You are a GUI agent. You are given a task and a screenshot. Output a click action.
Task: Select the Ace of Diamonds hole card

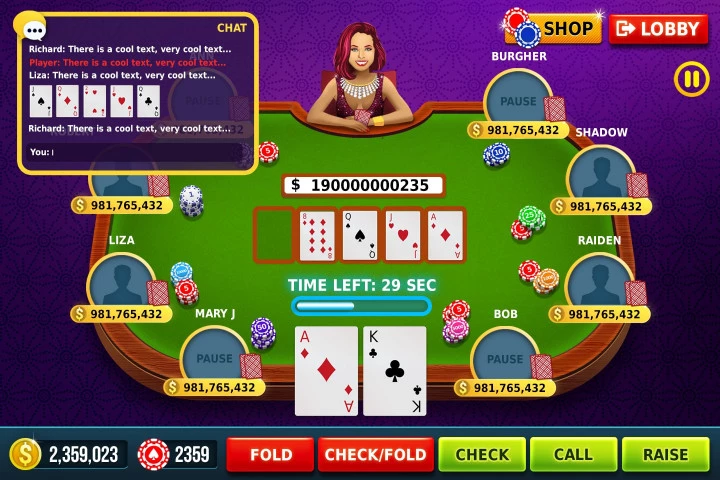coord(326,370)
